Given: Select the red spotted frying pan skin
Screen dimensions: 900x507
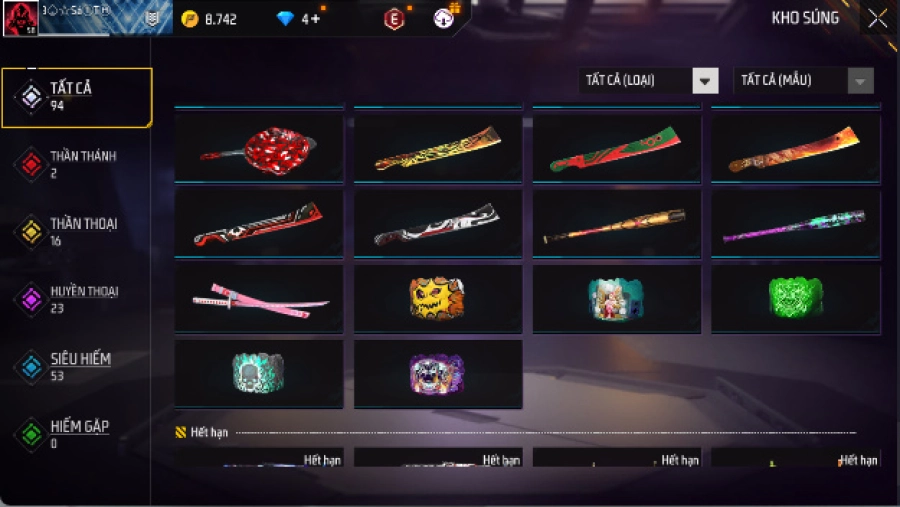Looking at the screenshot, I should 258,149.
